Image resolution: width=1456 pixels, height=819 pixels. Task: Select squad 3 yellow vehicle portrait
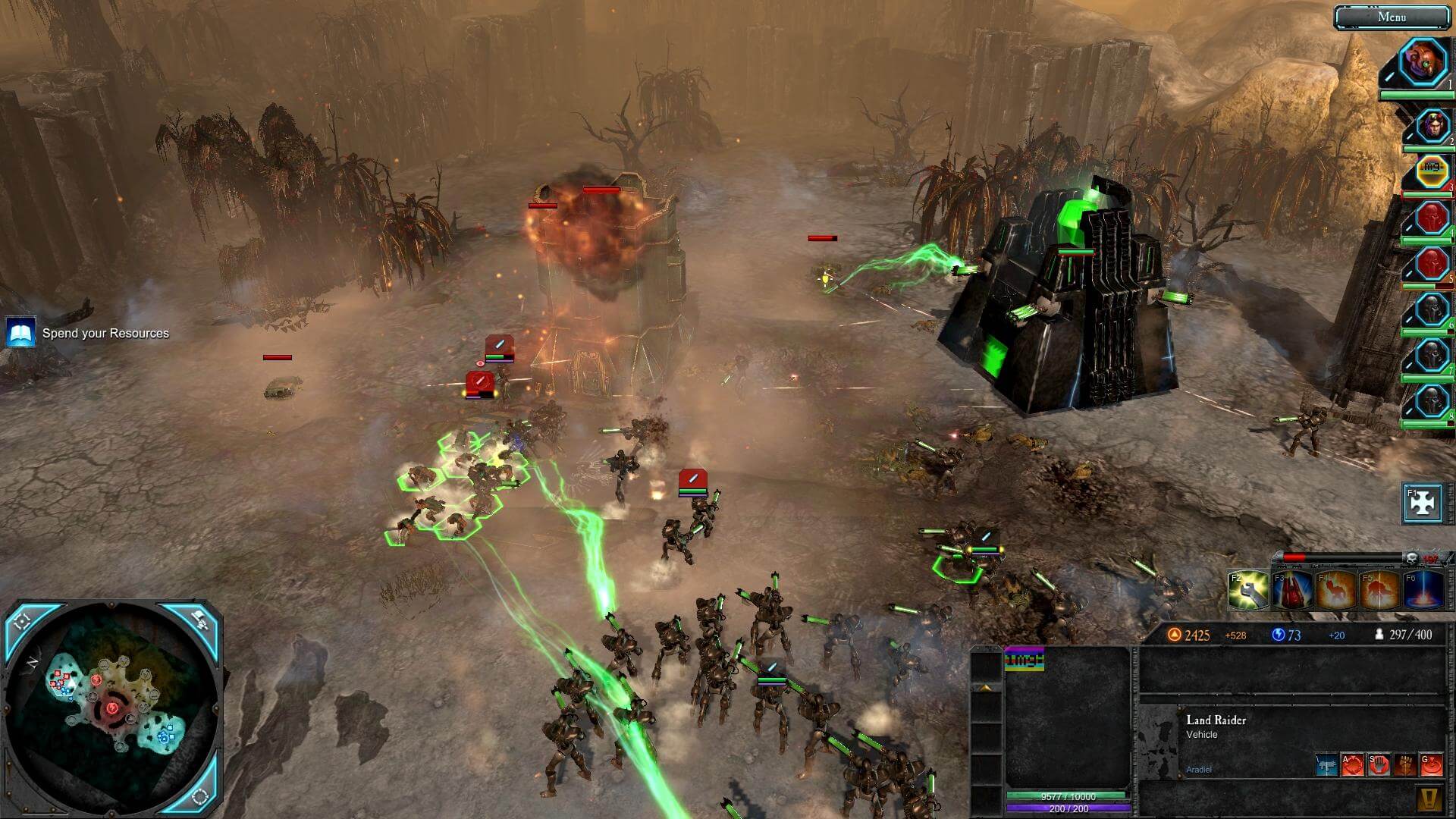click(x=1432, y=171)
